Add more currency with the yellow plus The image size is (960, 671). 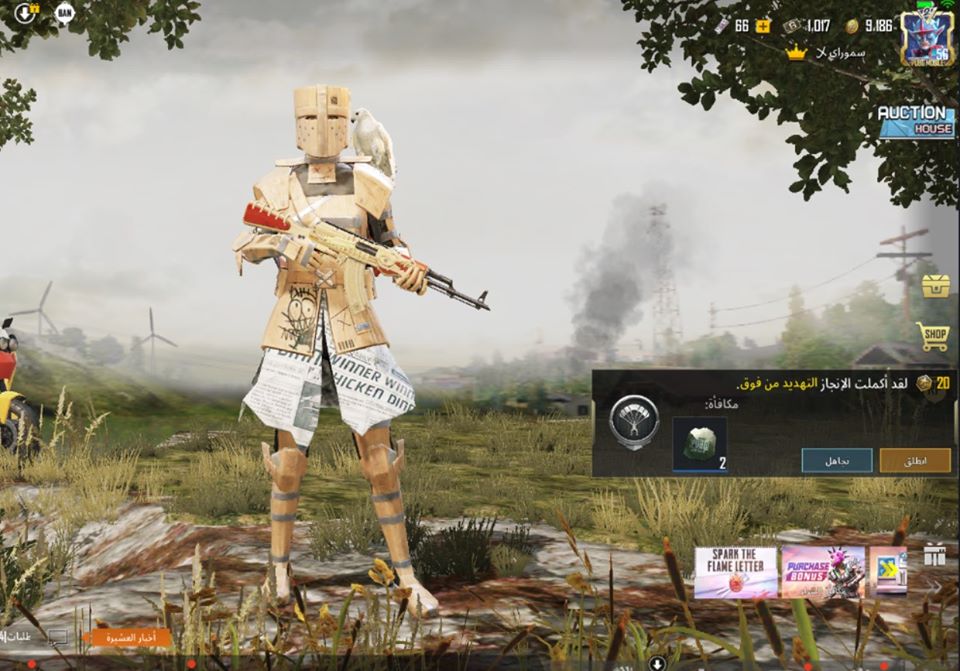(x=763, y=26)
